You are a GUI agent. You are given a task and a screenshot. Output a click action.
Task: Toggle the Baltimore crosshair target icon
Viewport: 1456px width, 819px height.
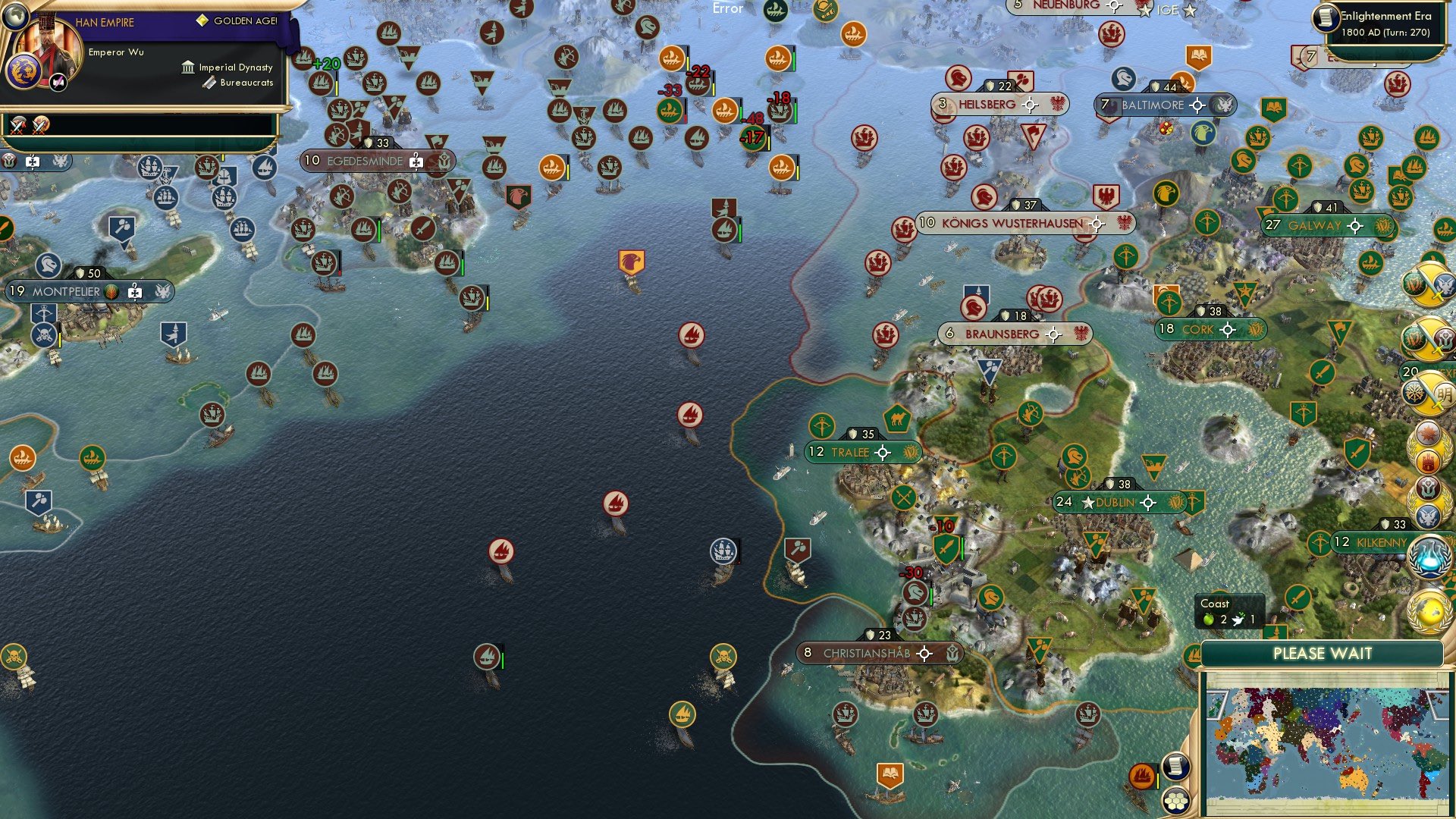(x=1197, y=106)
